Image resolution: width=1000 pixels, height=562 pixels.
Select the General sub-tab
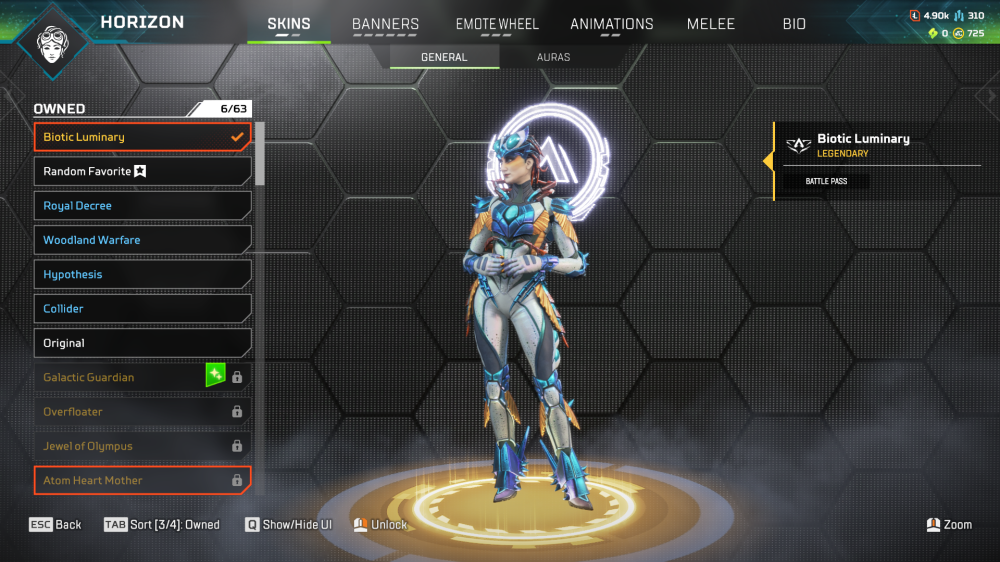444,57
